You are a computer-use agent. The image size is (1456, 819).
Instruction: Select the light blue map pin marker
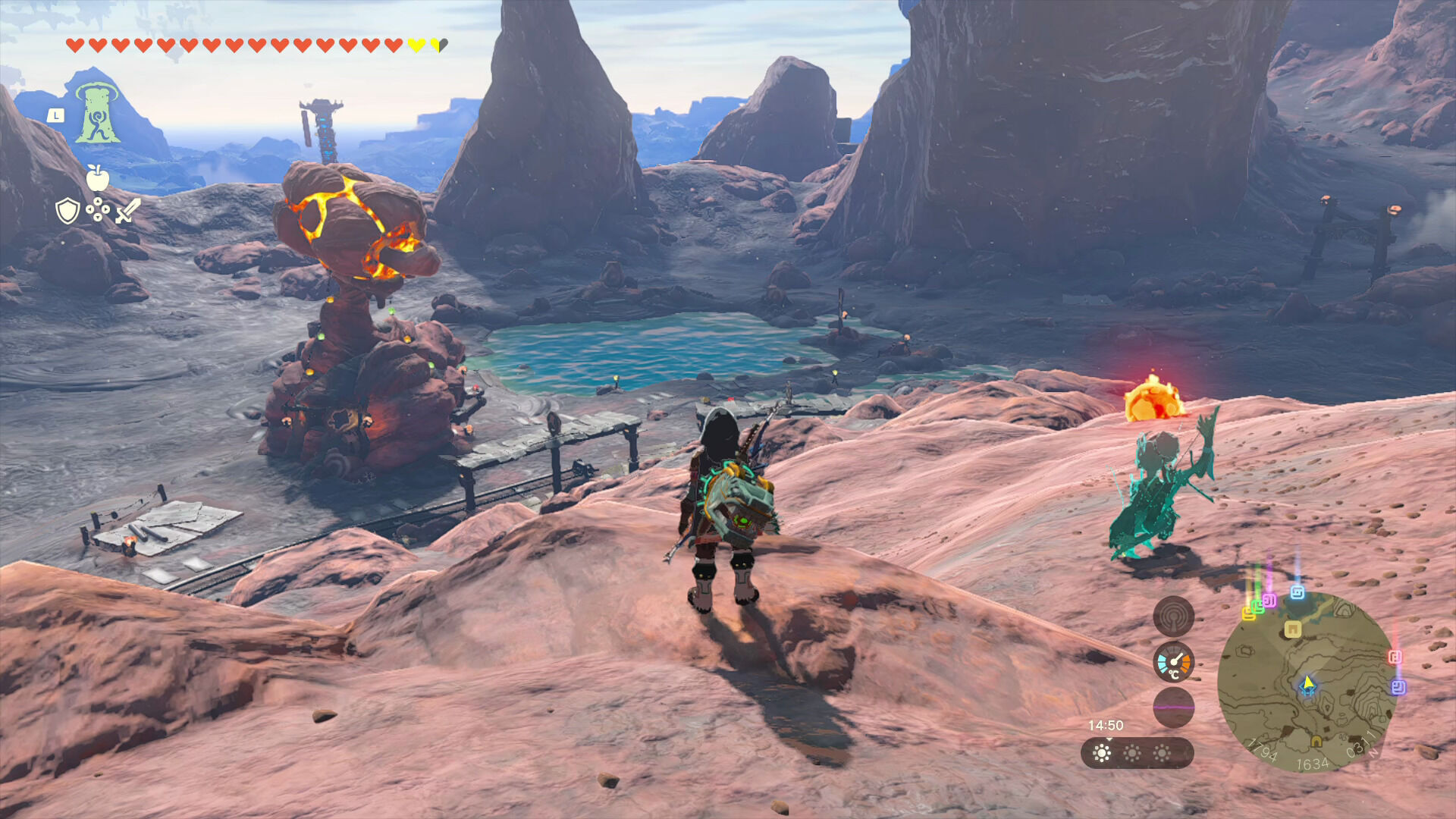1298,592
